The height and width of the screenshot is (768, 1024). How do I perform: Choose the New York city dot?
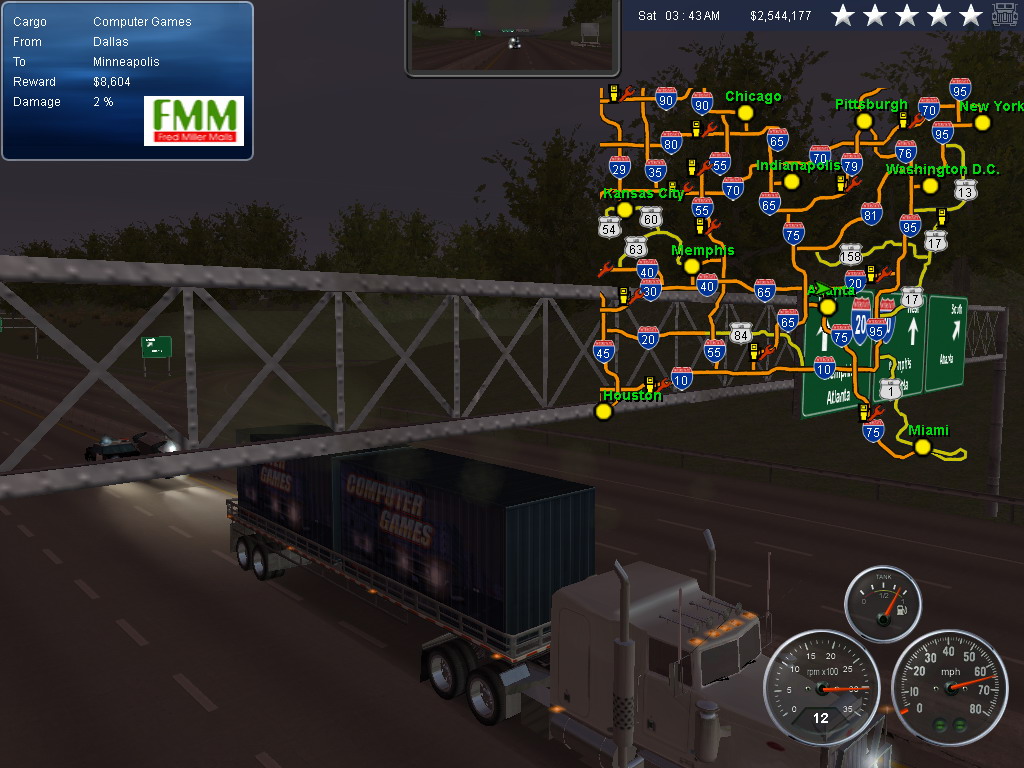click(982, 123)
